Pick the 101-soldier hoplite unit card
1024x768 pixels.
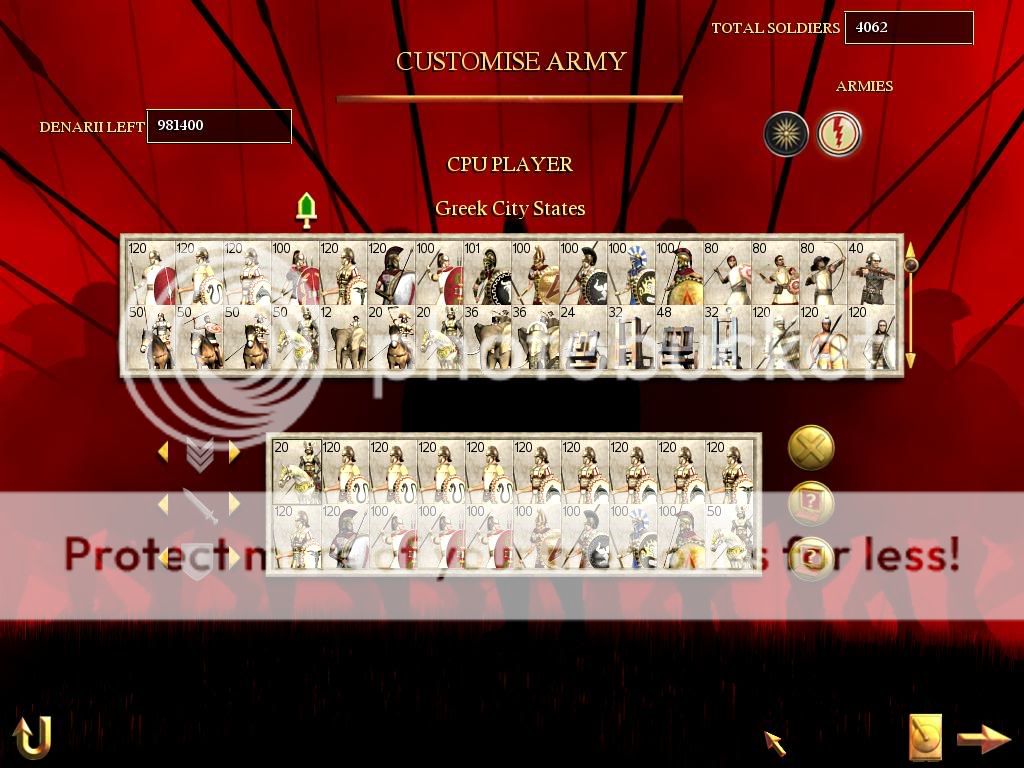point(487,272)
